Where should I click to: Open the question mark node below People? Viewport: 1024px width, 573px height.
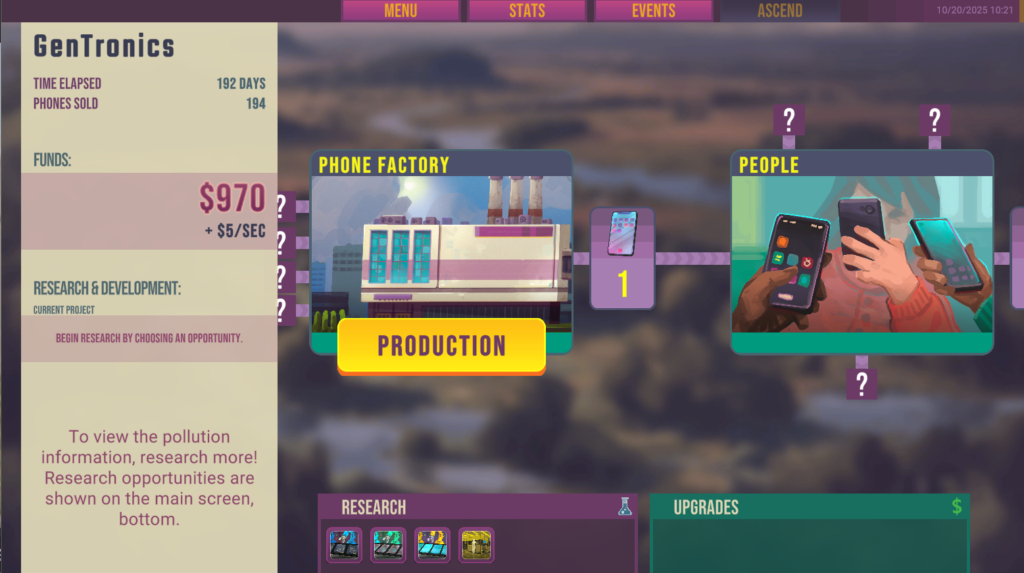point(861,382)
